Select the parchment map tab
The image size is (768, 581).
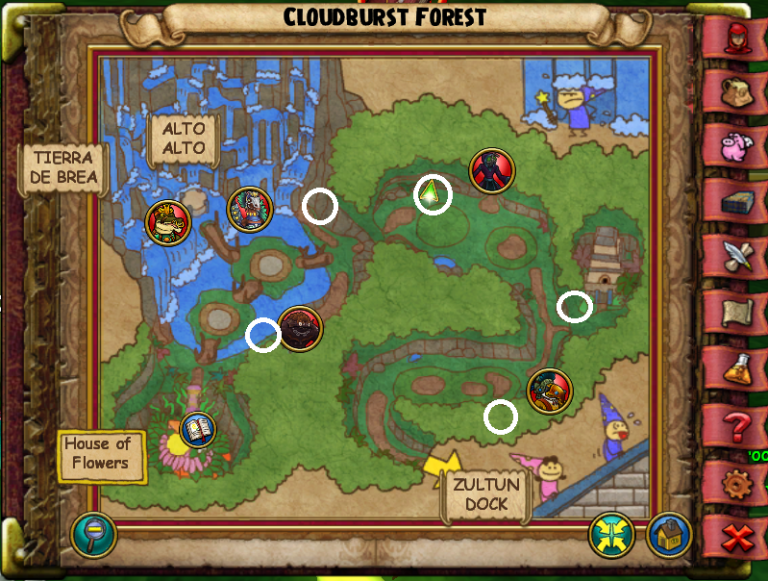click(738, 314)
